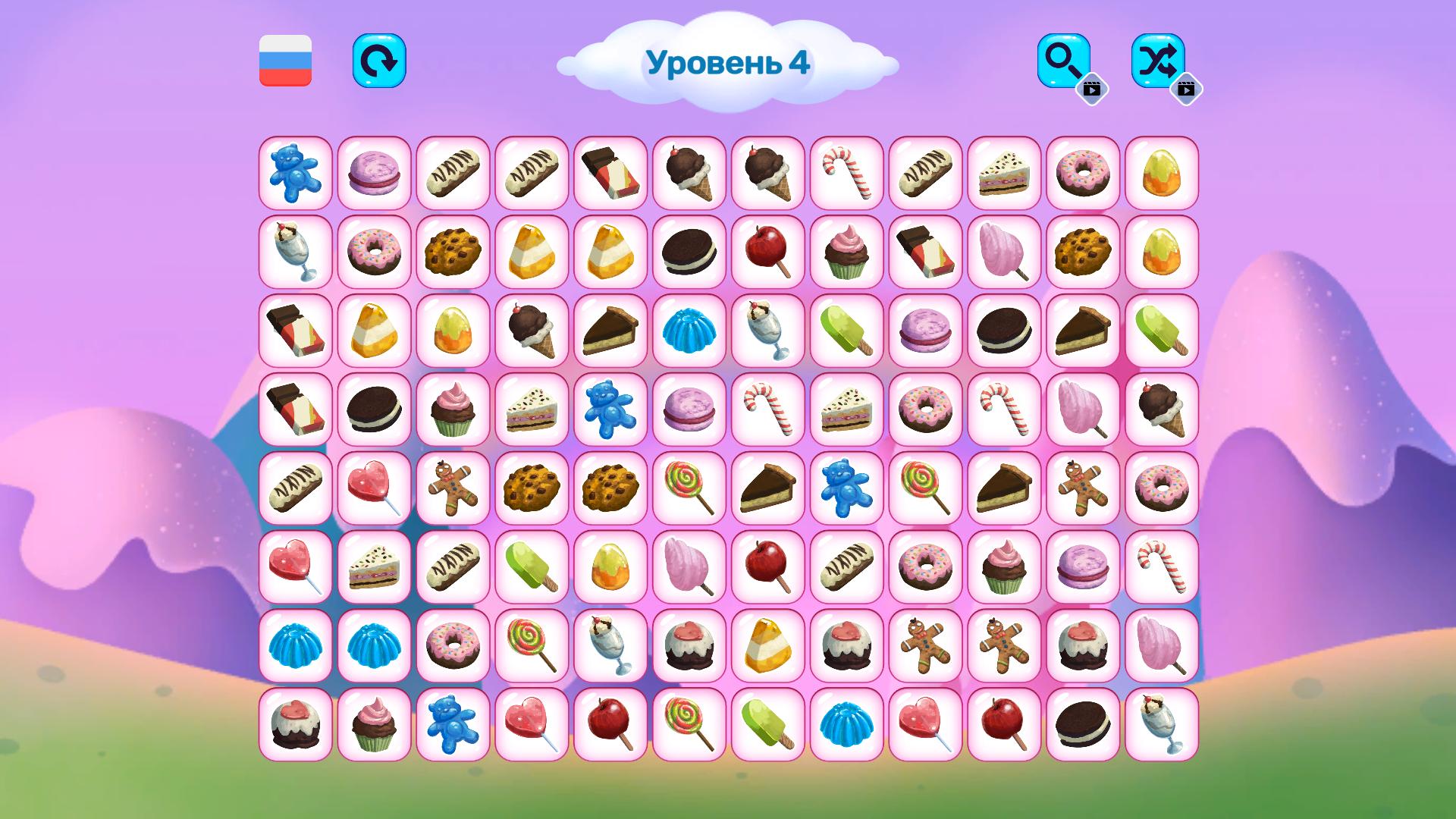The width and height of the screenshot is (1456, 819).
Task: Click a sprinkled pink donut tile
Action: tap(373, 253)
